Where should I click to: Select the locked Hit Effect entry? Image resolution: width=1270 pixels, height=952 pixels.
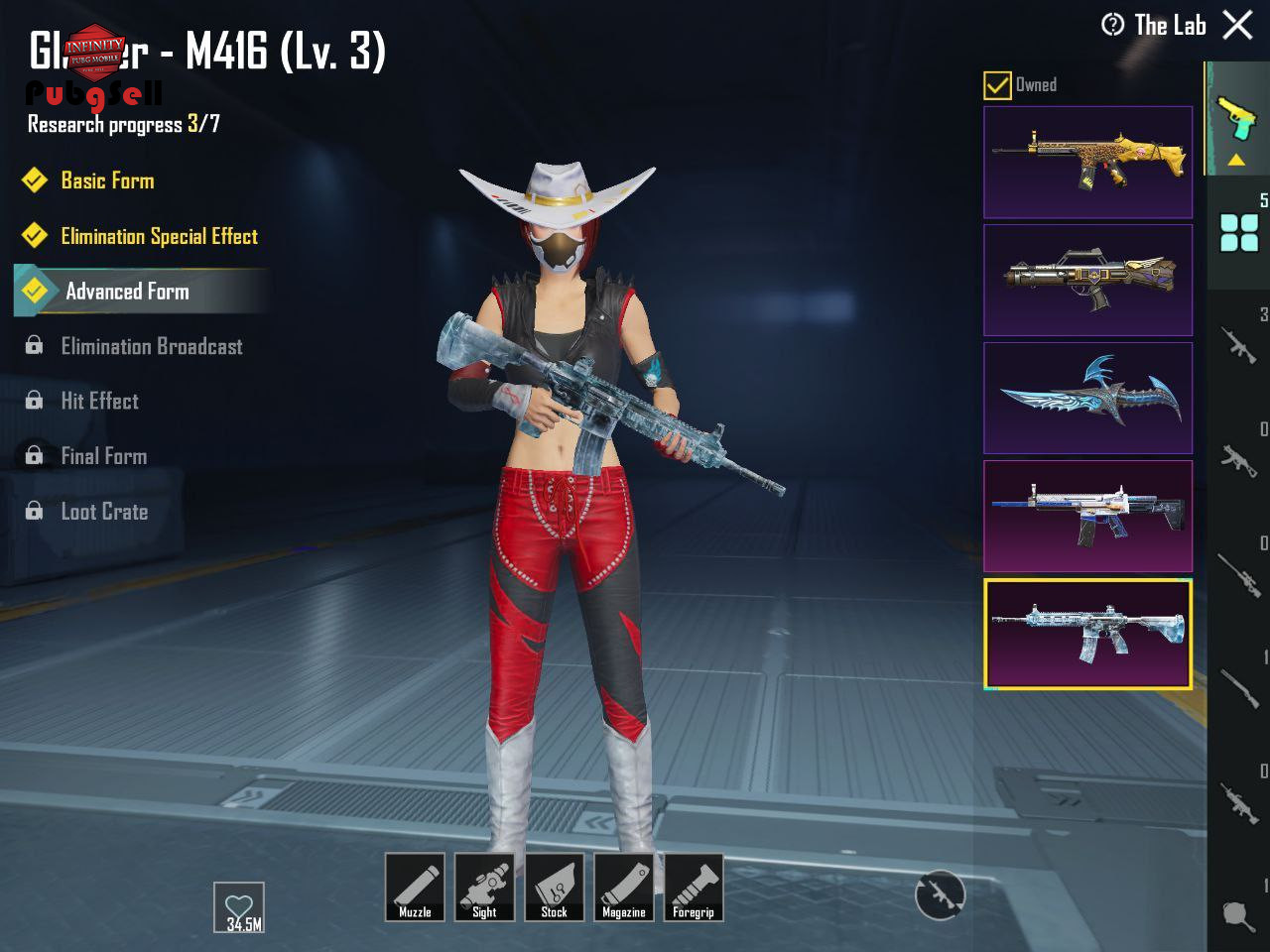pyautogui.click(x=99, y=401)
